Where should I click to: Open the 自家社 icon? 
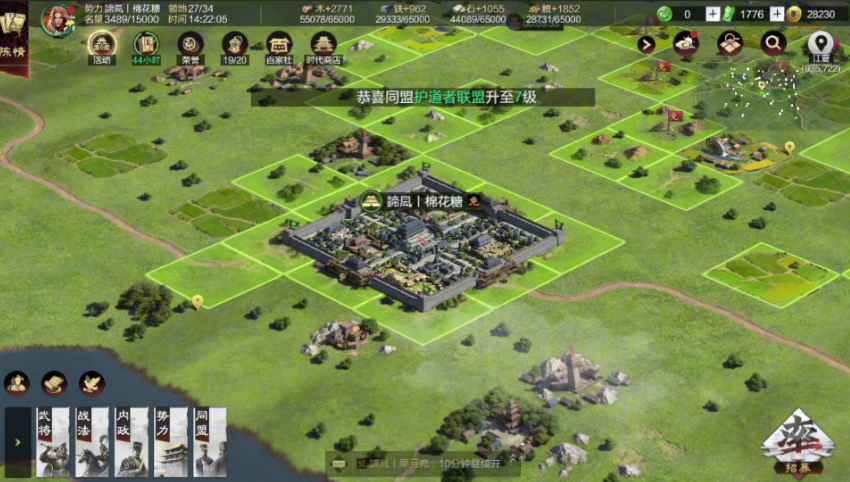[x=279, y=46]
